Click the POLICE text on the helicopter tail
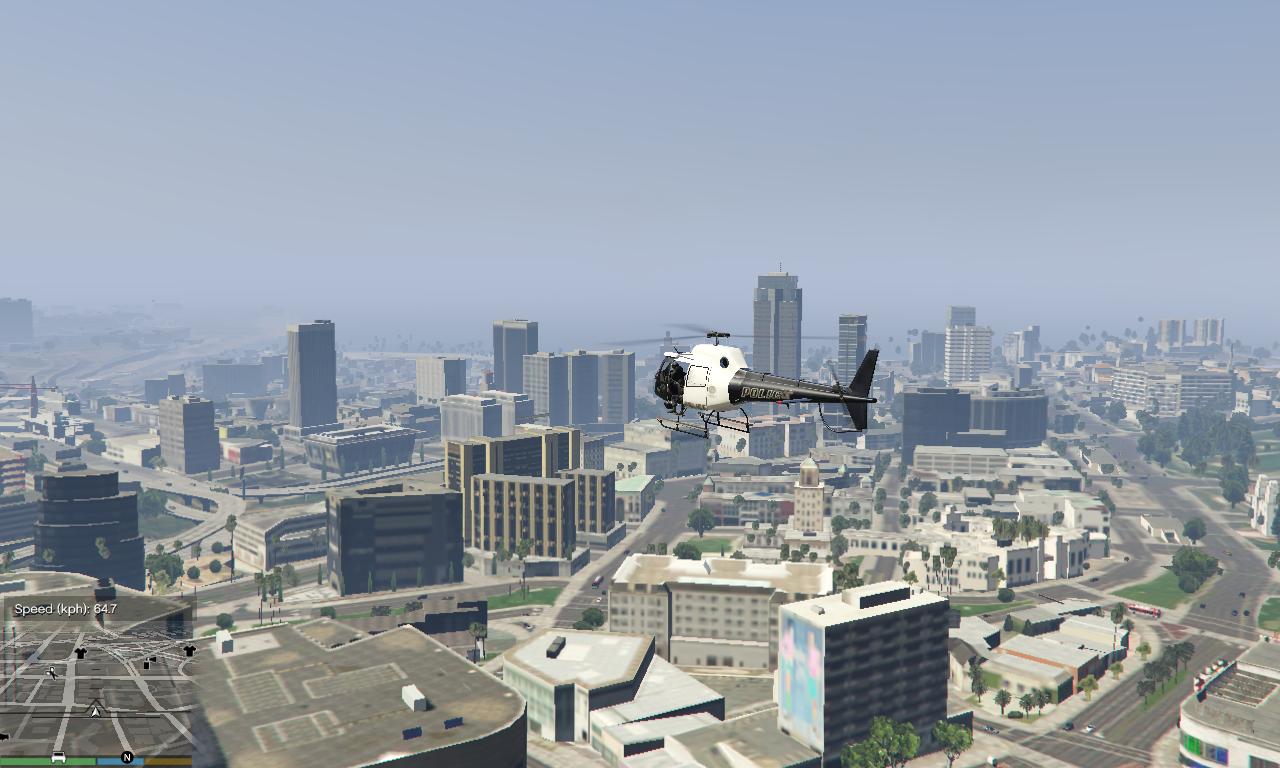The height and width of the screenshot is (768, 1280). click(762, 392)
